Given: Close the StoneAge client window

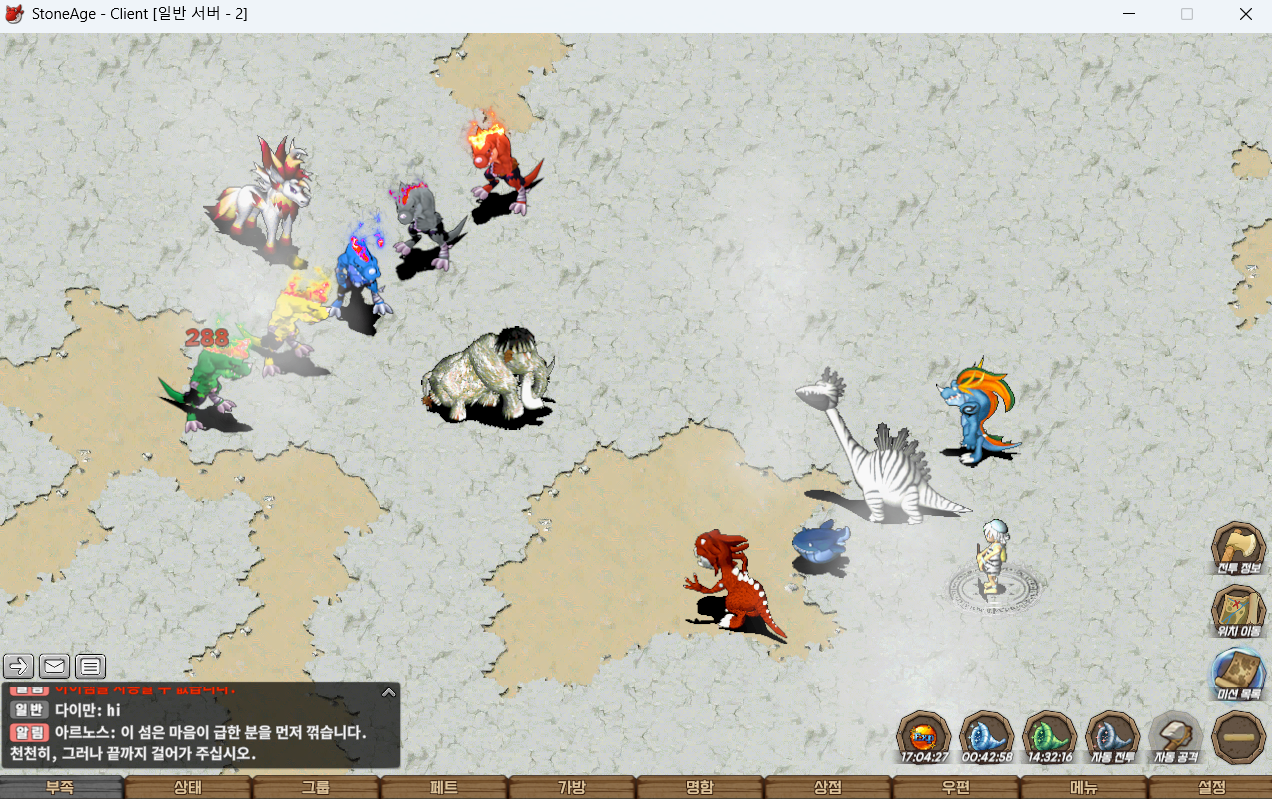Looking at the screenshot, I should pos(1246,14).
